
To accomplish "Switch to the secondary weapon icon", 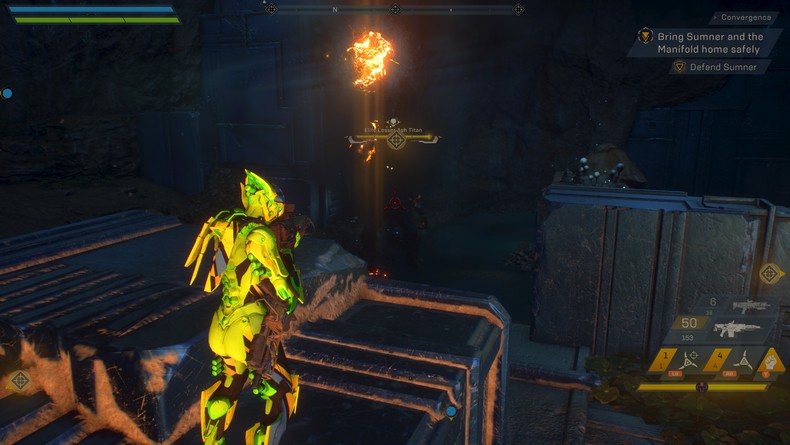I will (749, 306).
